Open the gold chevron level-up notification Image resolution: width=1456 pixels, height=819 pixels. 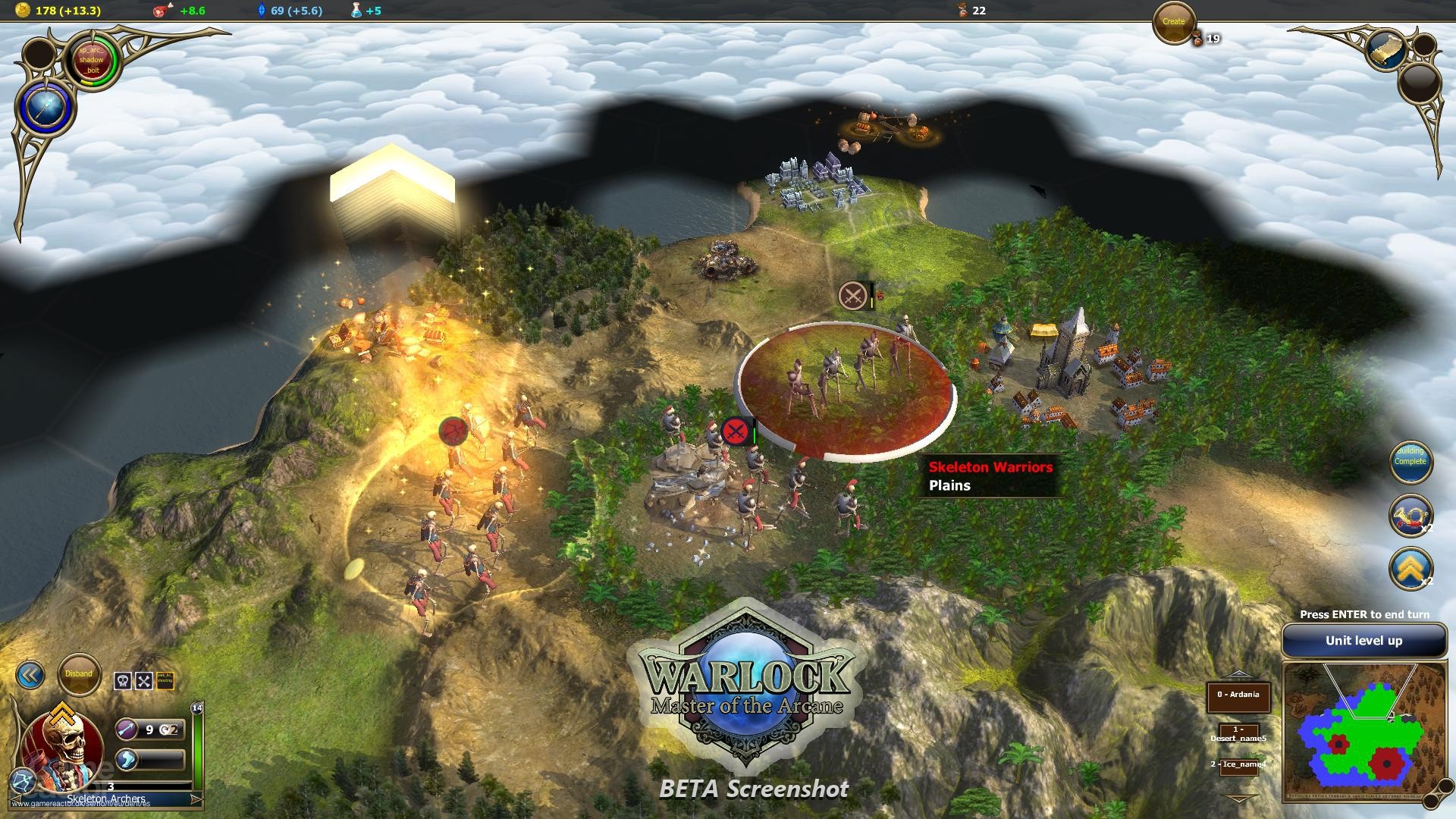click(1410, 568)
